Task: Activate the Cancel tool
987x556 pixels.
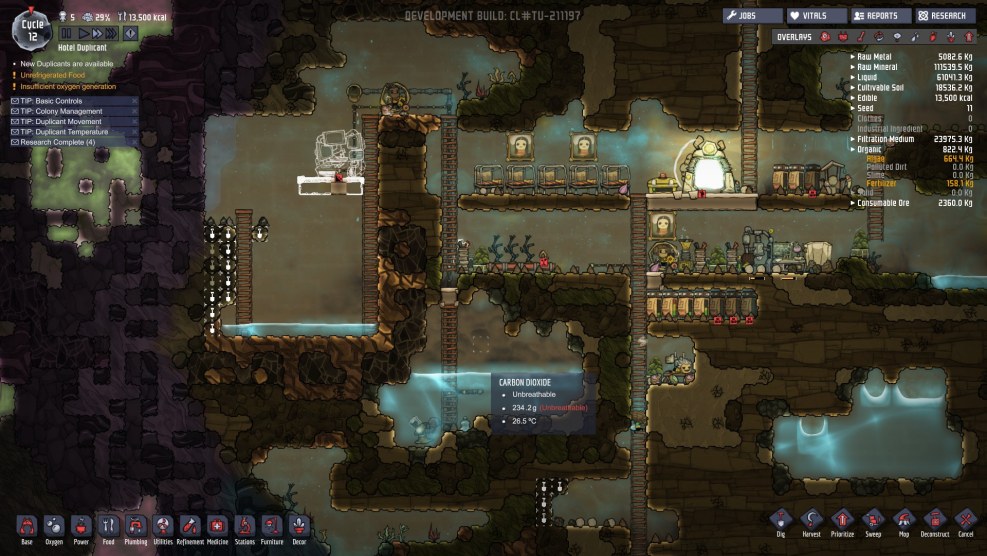Action: click(x=965, y=521)
